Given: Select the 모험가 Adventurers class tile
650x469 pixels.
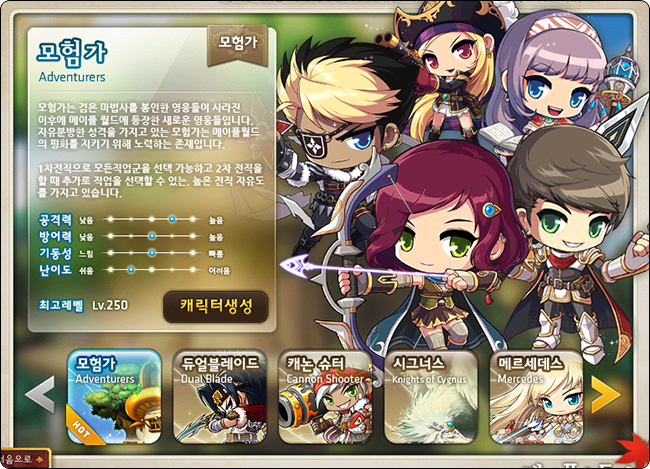Looking at the screenshot, I should [113, 396].
